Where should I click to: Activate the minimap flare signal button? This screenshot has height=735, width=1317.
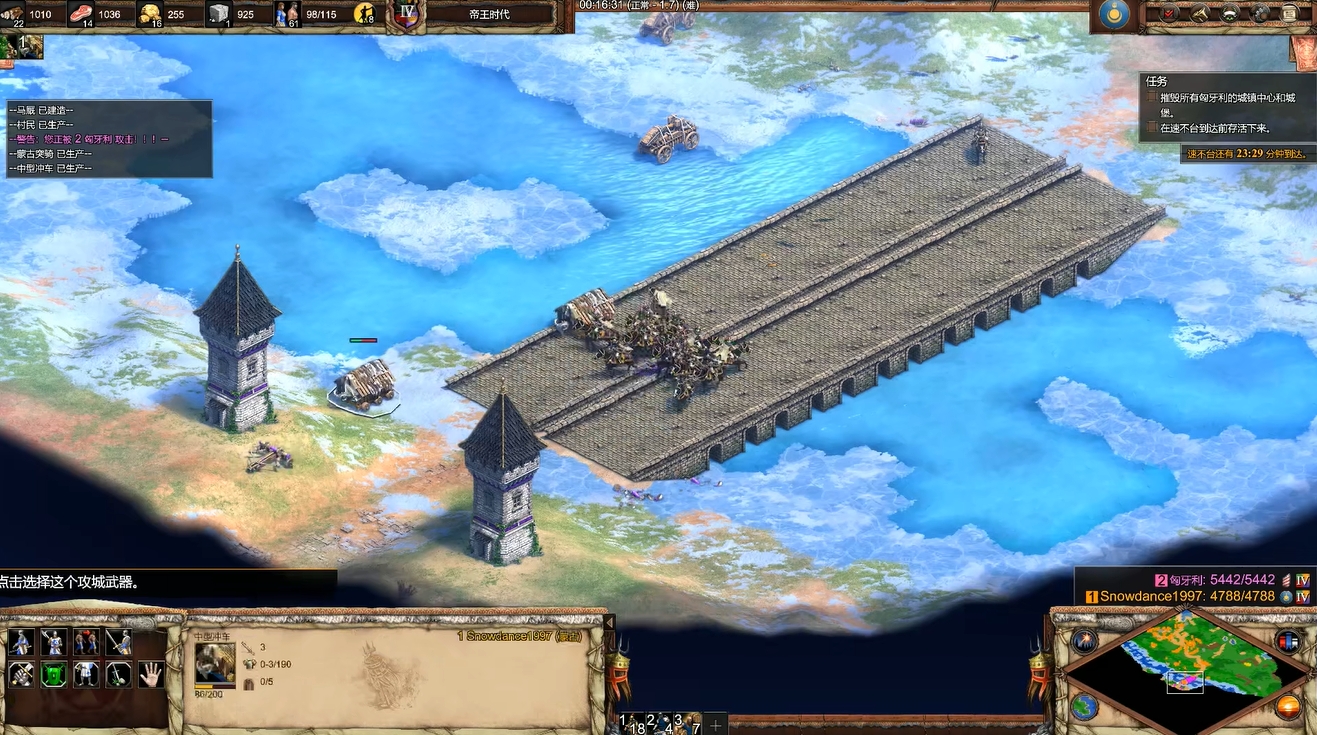coord(1084,641)
